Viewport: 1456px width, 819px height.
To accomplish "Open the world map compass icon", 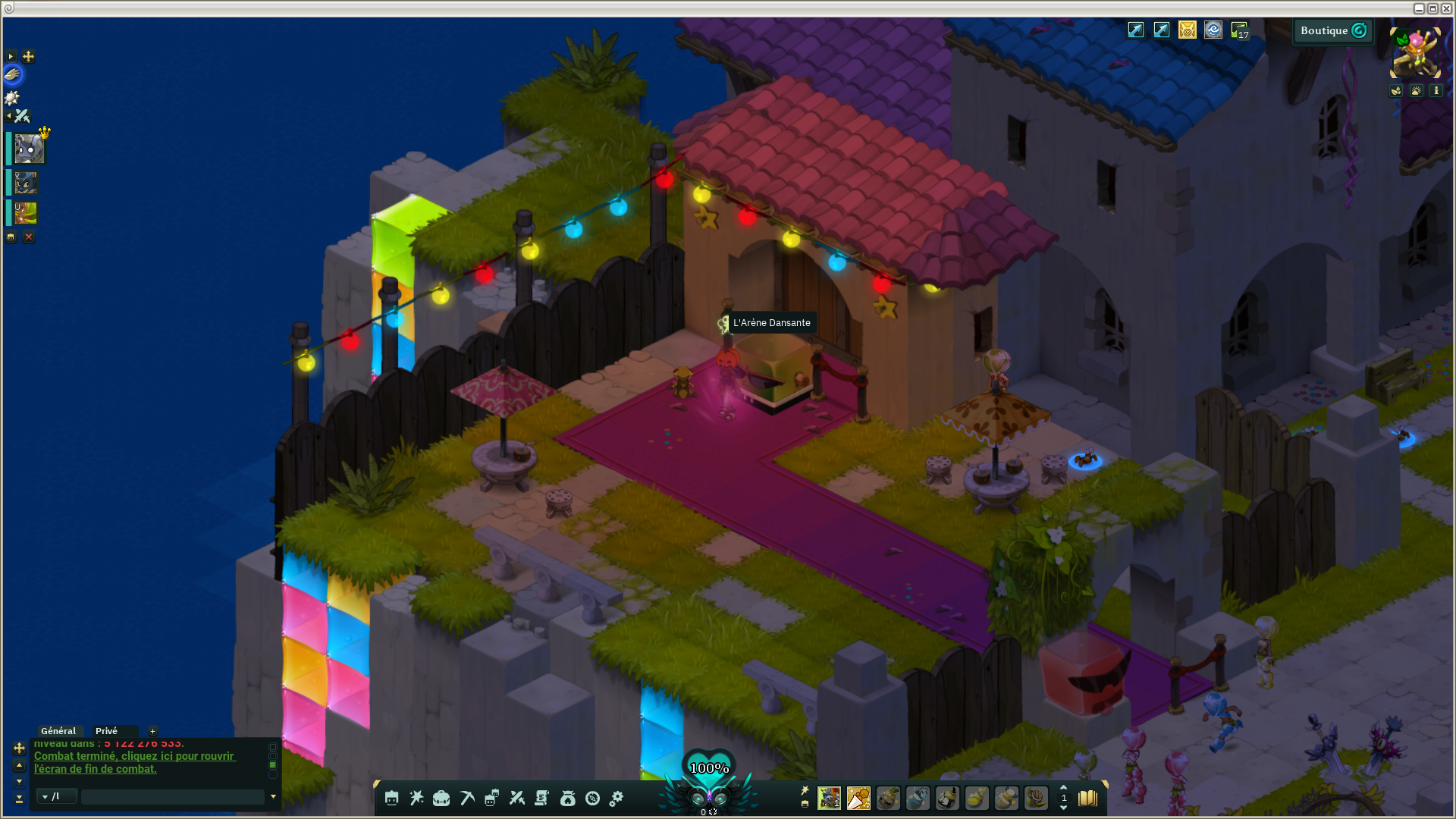I will coord(593,798).
